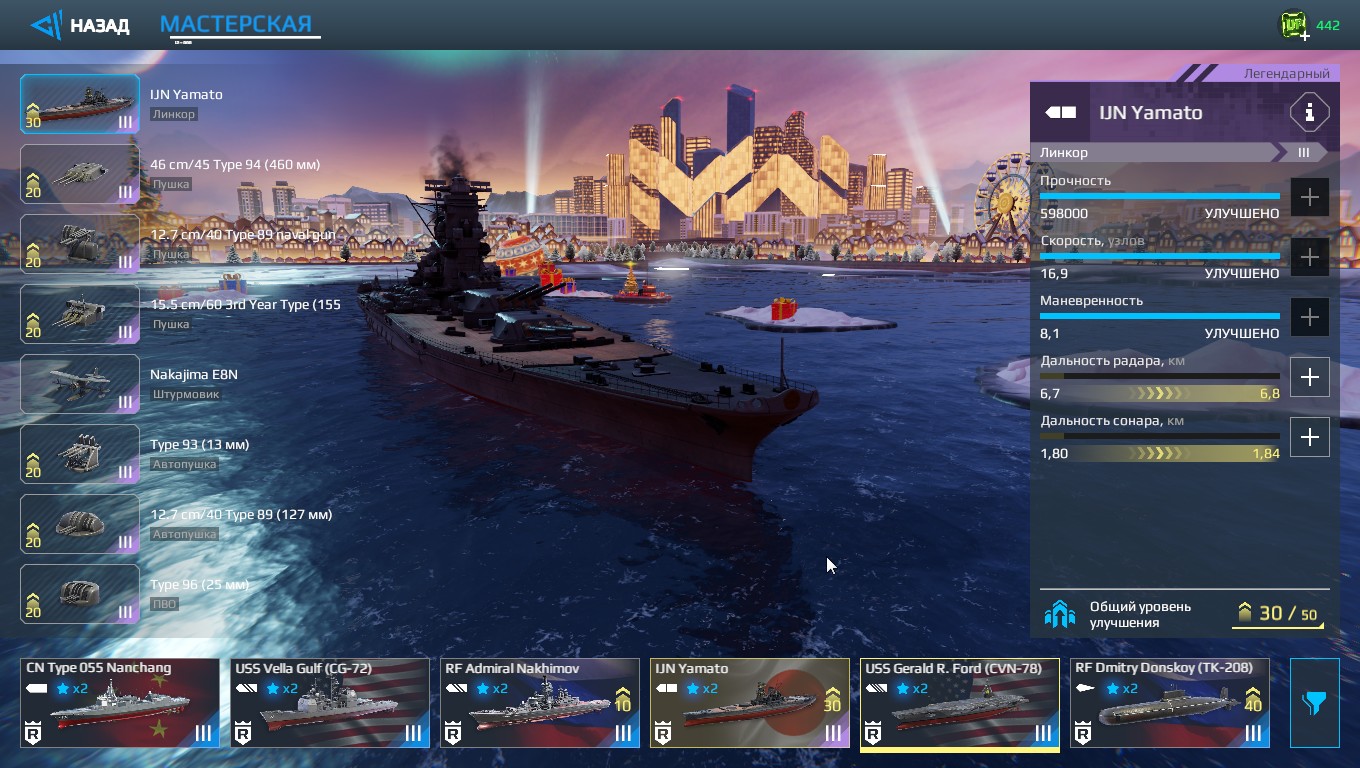
Task: Add currency via the green token icon
Action: 1295,26
